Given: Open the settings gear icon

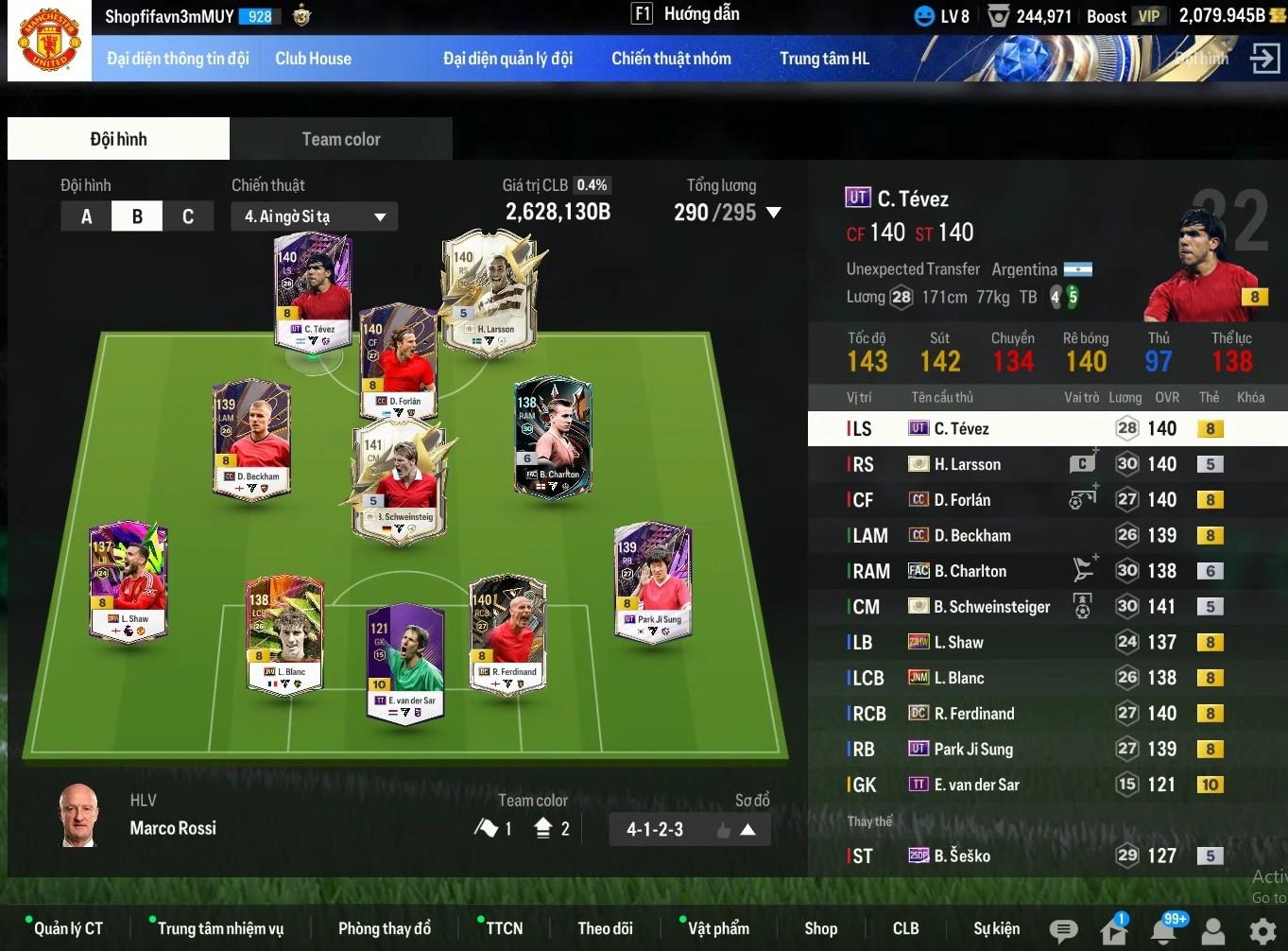Looking at the screenshot, I should pyautogui.click(x=1262, y=931).
